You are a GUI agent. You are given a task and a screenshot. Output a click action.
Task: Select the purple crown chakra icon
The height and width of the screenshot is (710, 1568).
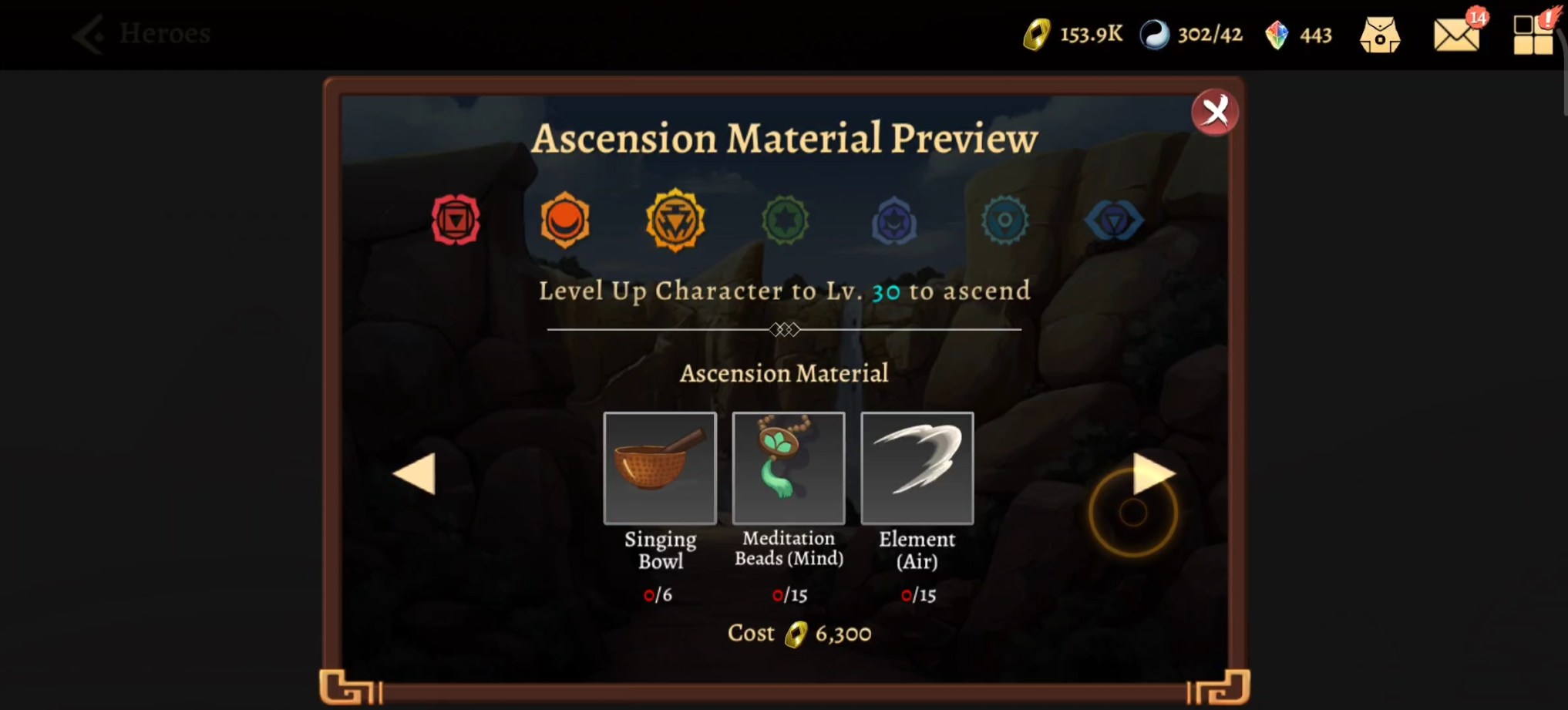point(895,221)
